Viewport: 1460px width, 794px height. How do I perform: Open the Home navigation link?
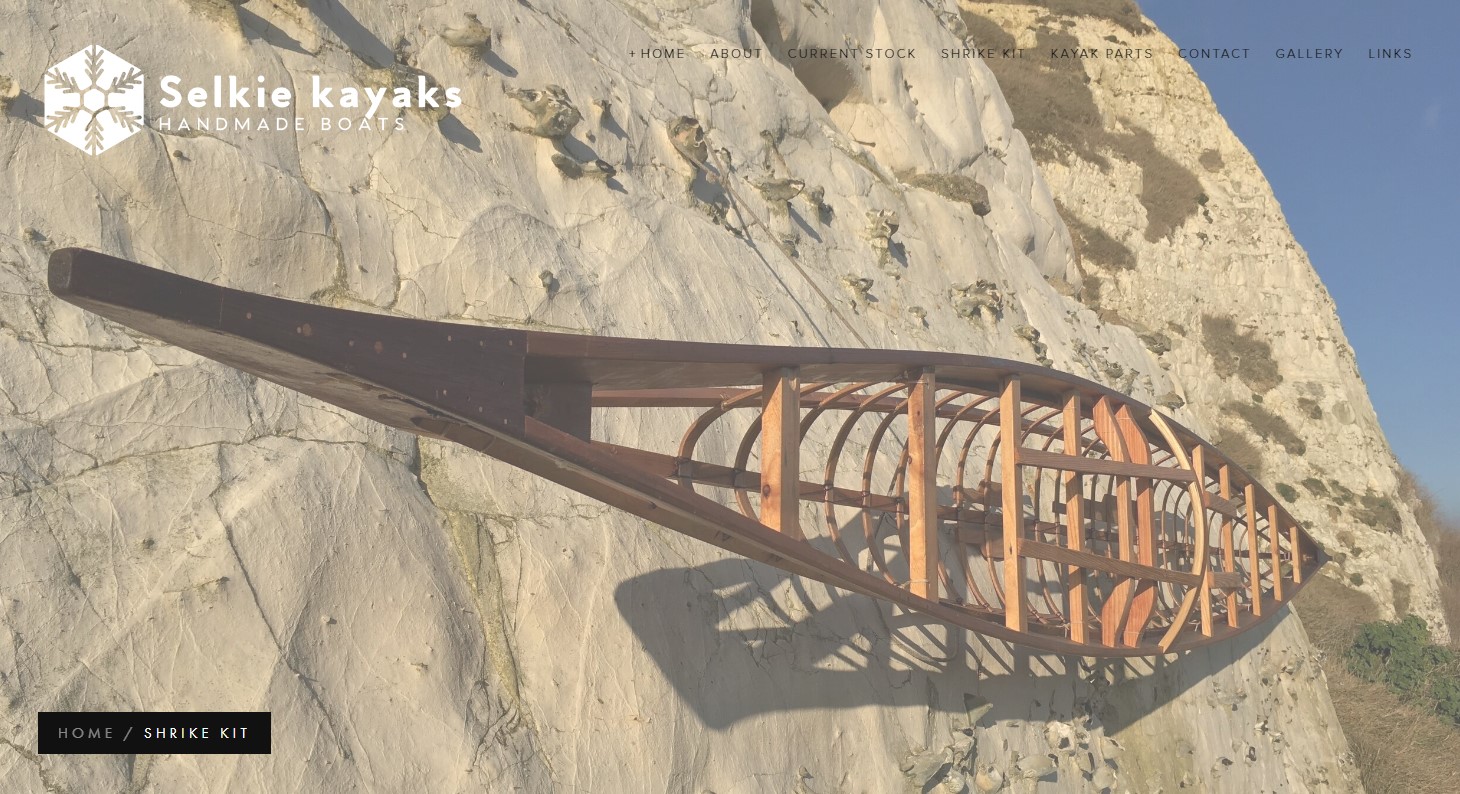(x=661, y=54)
